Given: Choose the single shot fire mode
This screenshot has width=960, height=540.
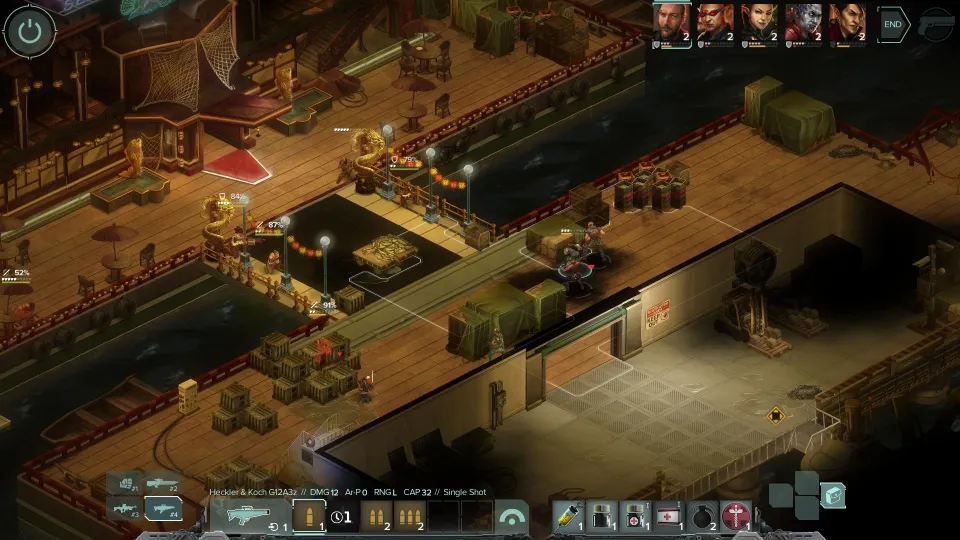Looking at the screenshot, I should click(x=309, y=516).
